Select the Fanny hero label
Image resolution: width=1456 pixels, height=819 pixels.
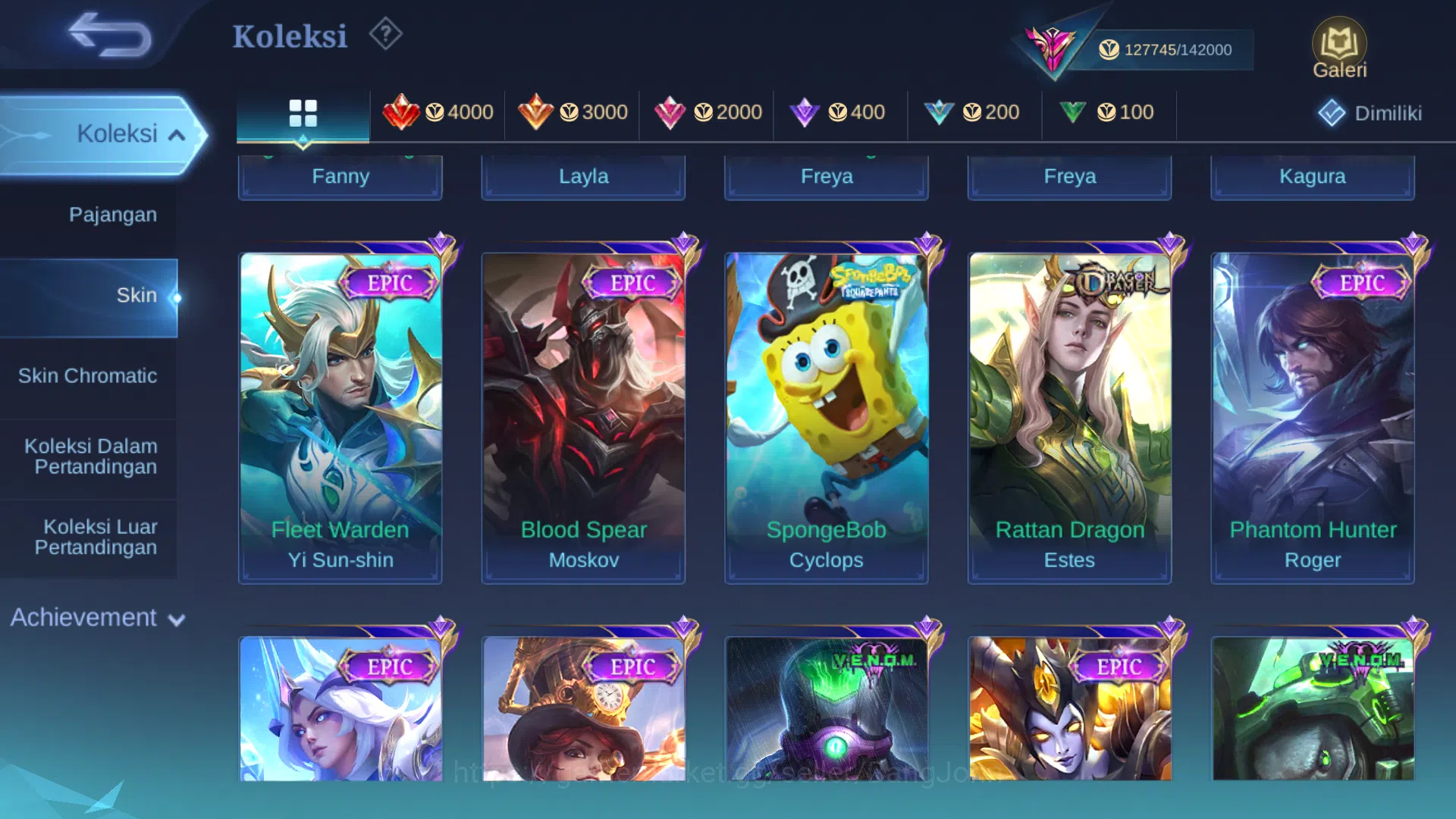pos(340,176)
